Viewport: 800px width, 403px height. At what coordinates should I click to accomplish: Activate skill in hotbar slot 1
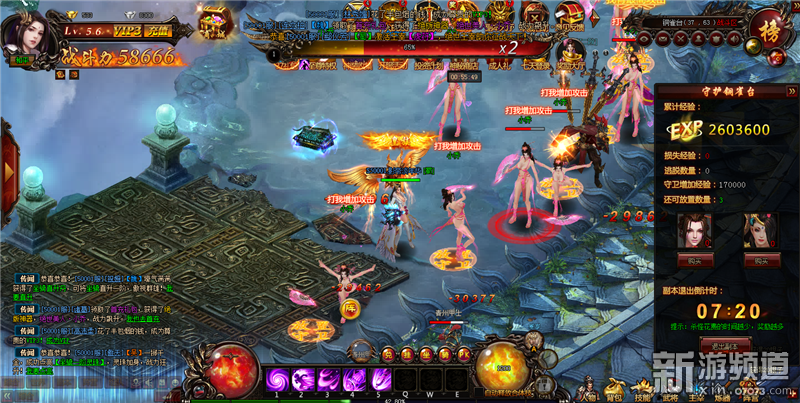click(277, 379)
